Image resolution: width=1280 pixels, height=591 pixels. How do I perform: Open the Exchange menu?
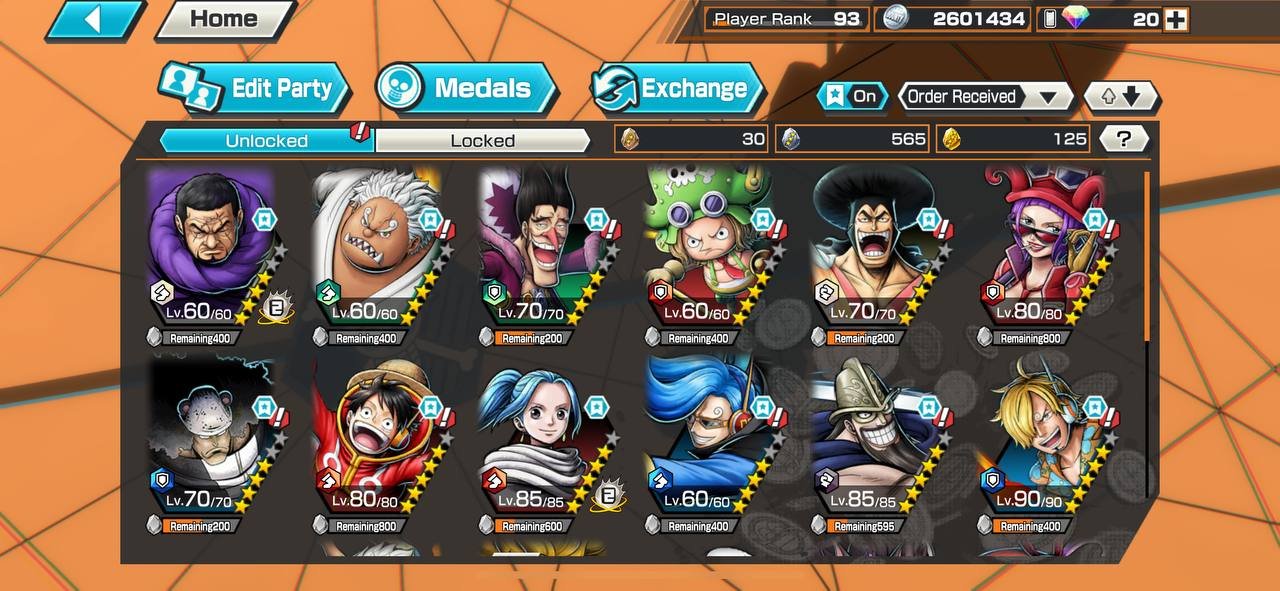tap(676, 89)
